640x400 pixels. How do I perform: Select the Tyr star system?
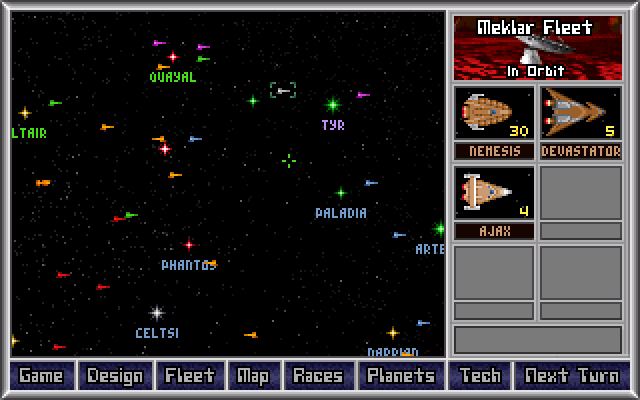coord(333,104)
